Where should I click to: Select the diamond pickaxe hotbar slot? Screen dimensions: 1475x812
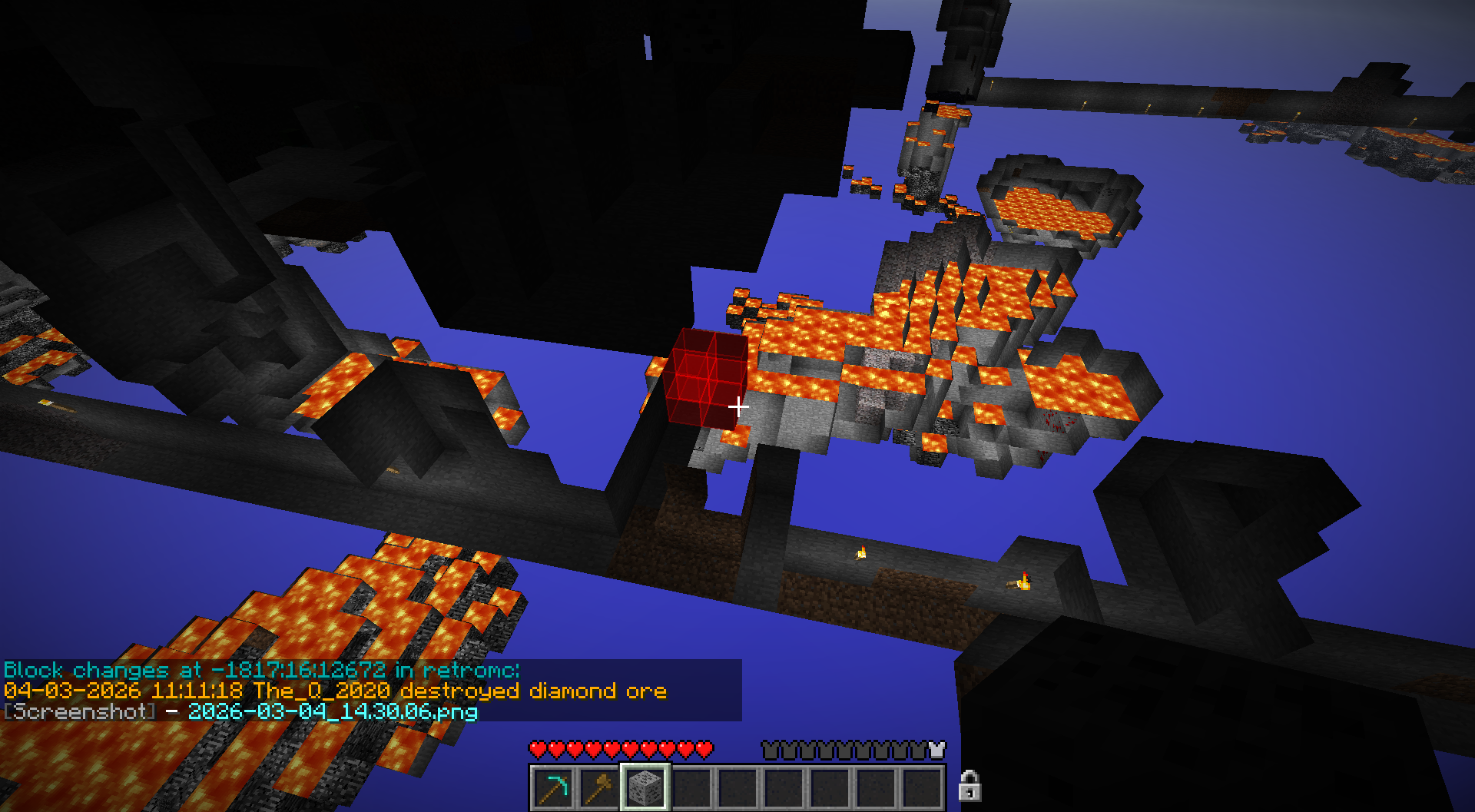(x=553, y=787)
